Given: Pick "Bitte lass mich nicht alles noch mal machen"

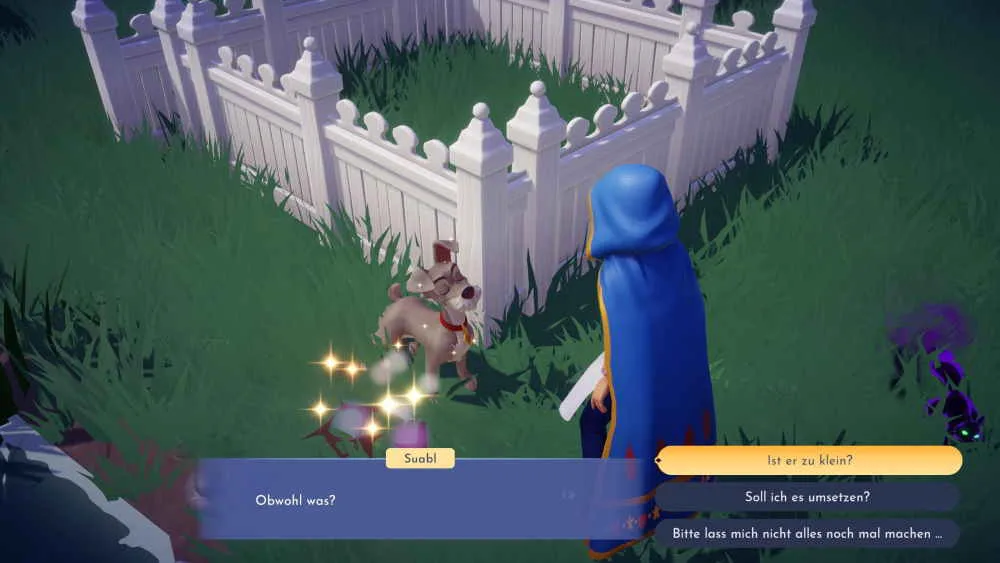Looking at the screenshot, I should click(x=808, y=533).
